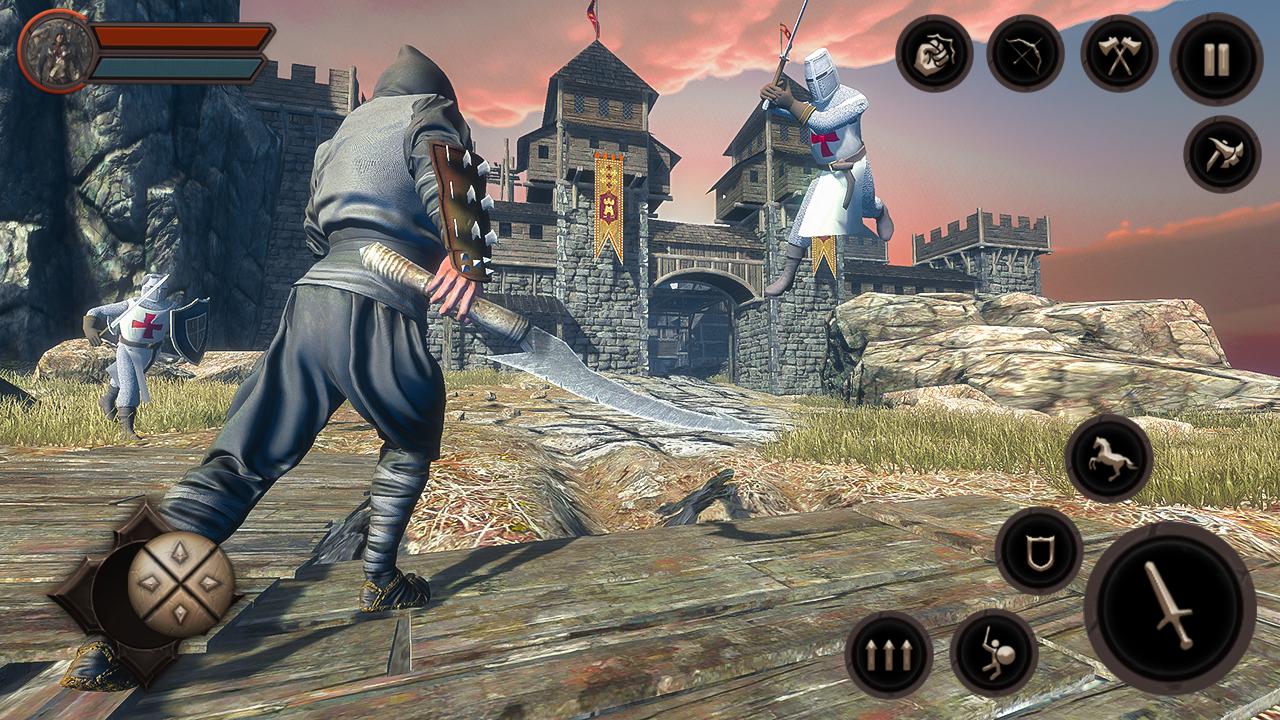
Task: Click the orange health bar
Action: coord(180,40)
